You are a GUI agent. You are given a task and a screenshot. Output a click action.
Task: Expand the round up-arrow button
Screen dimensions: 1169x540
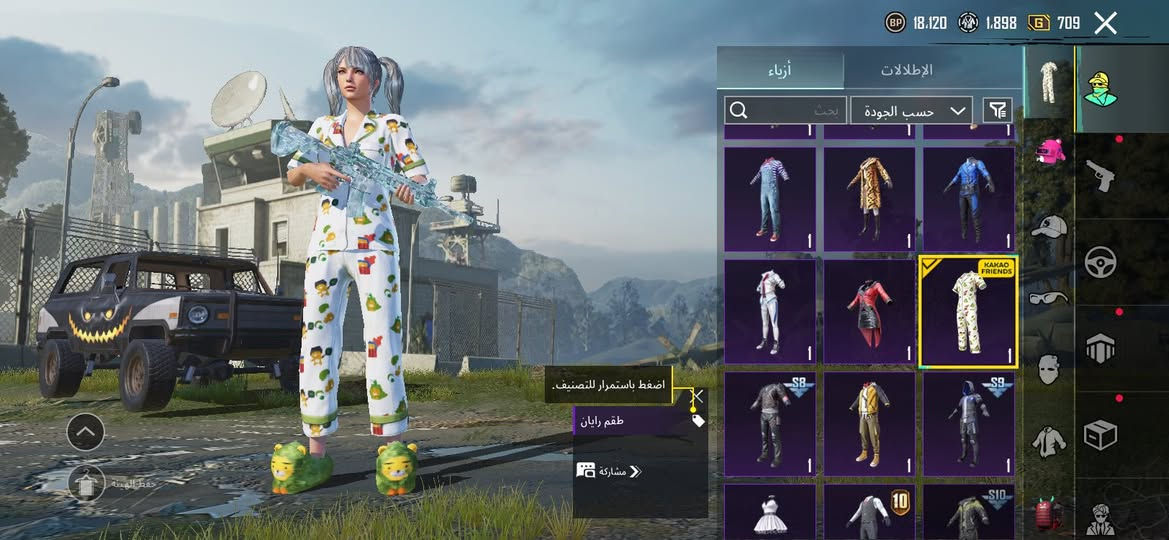(x=85, y=432)
